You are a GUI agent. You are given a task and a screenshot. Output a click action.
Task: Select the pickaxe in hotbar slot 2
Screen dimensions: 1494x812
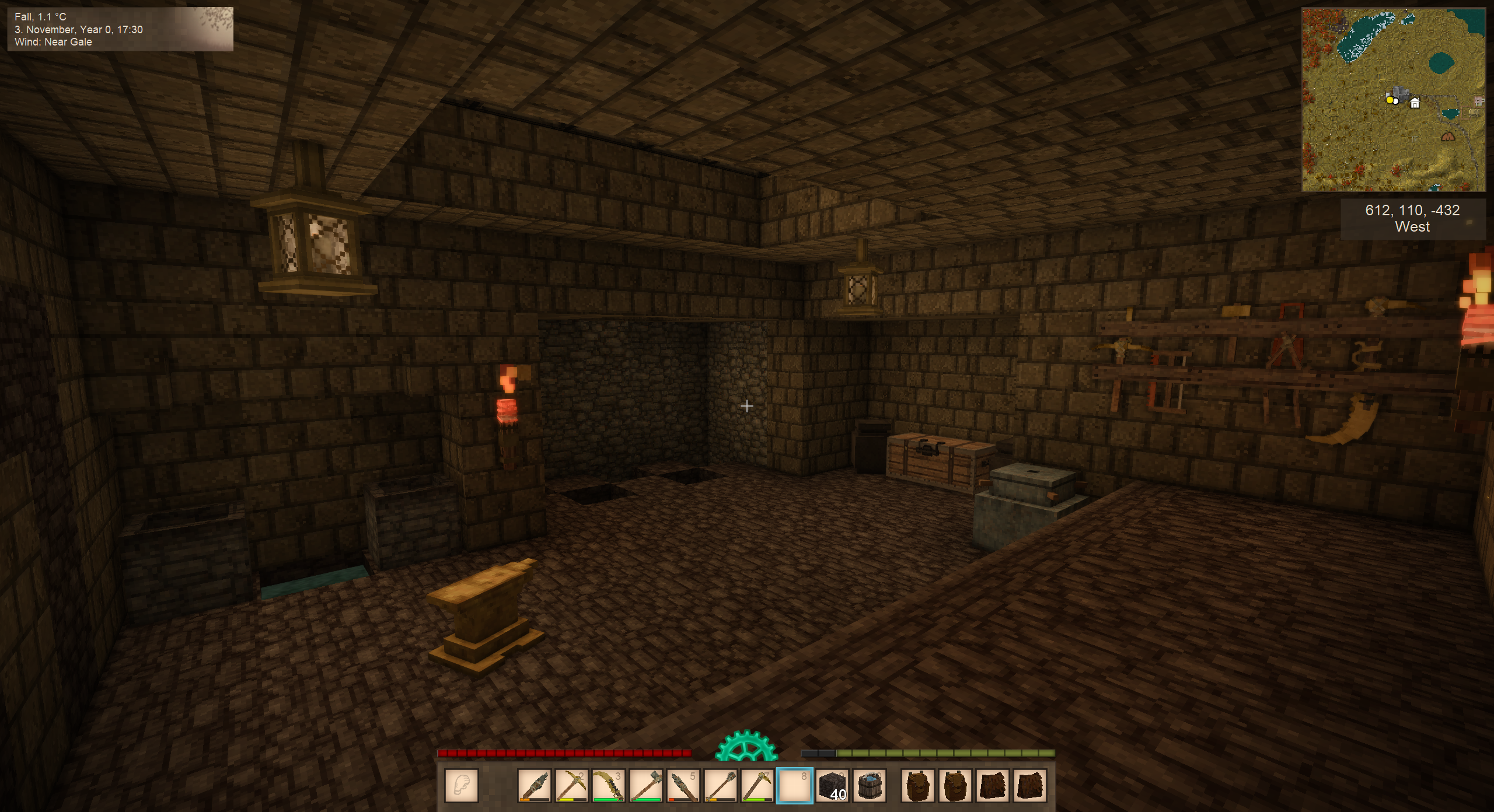point(571,785)
